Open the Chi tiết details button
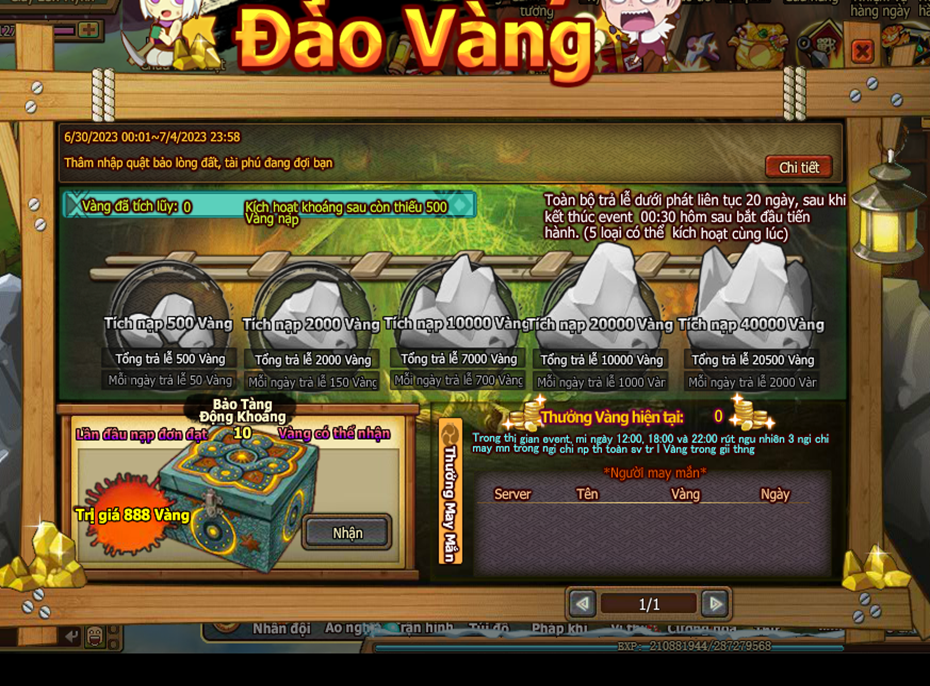The width and height of the screenshot is (930, 686). pos(798,167)
